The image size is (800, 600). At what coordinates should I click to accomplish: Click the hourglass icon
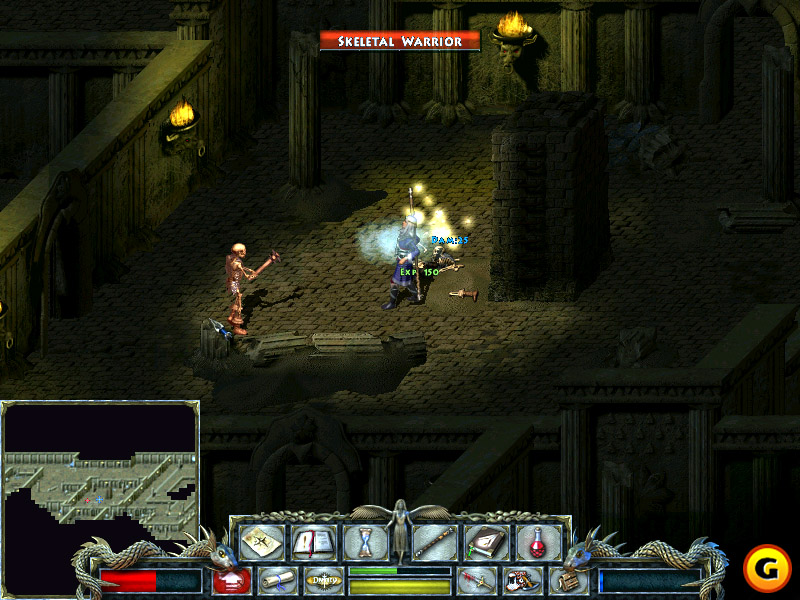(x=364, y=542)
